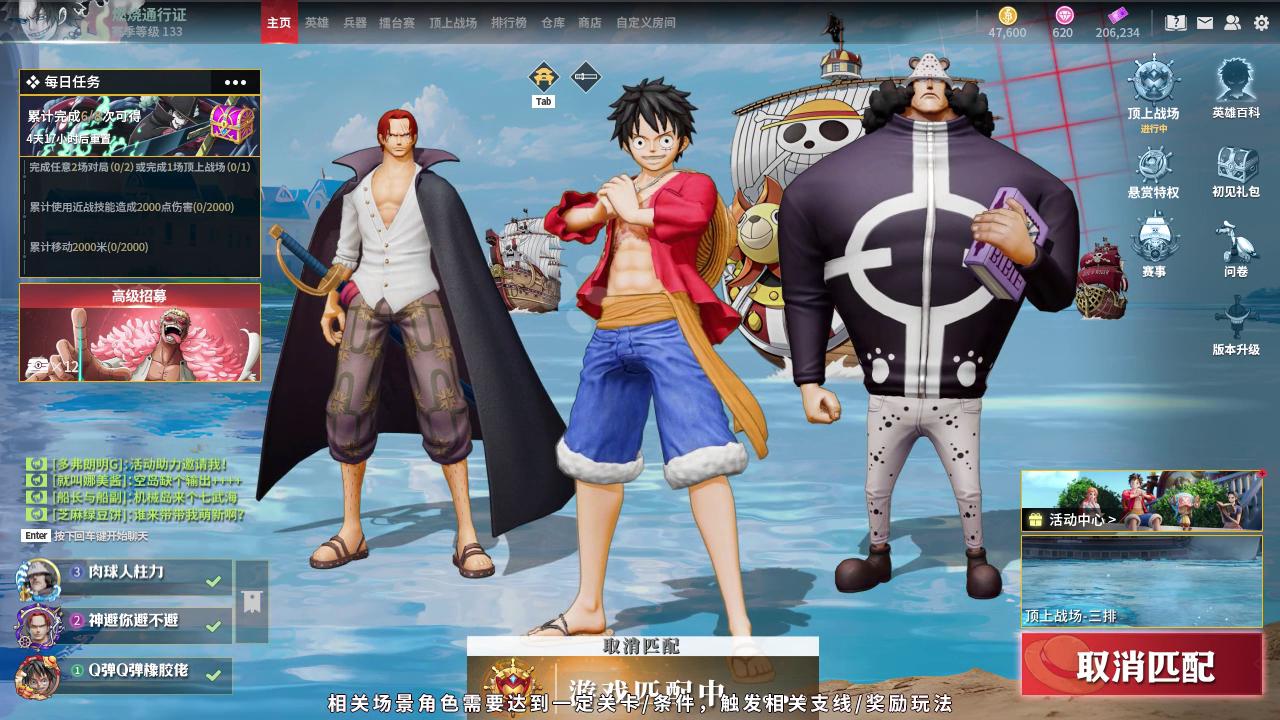1280x720 pixels.
Task: Open the 自定义房间 custom room tab
Action: pyautogui.click(x=645, y=22)
